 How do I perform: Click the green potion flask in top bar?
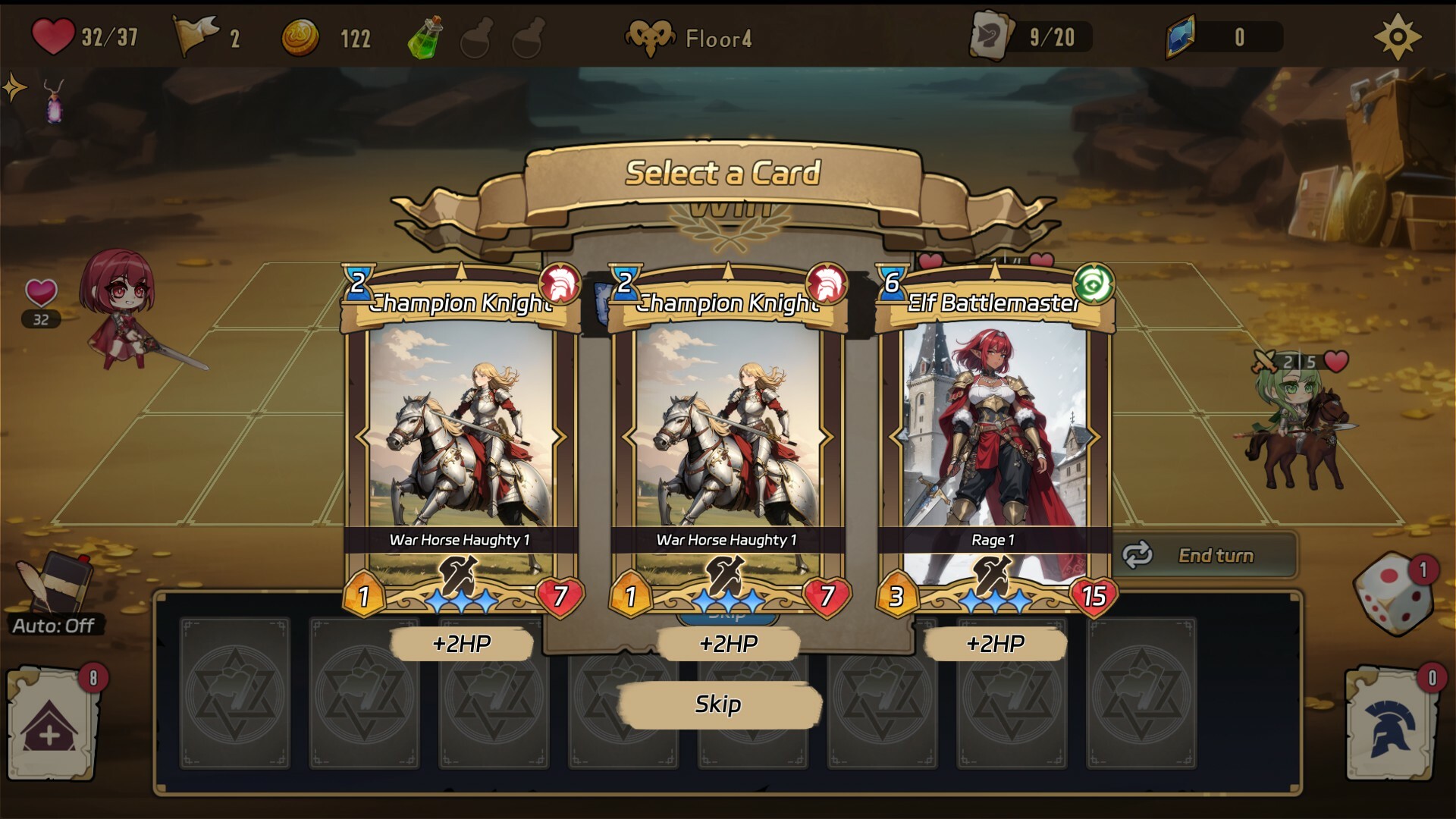(425, 36)
